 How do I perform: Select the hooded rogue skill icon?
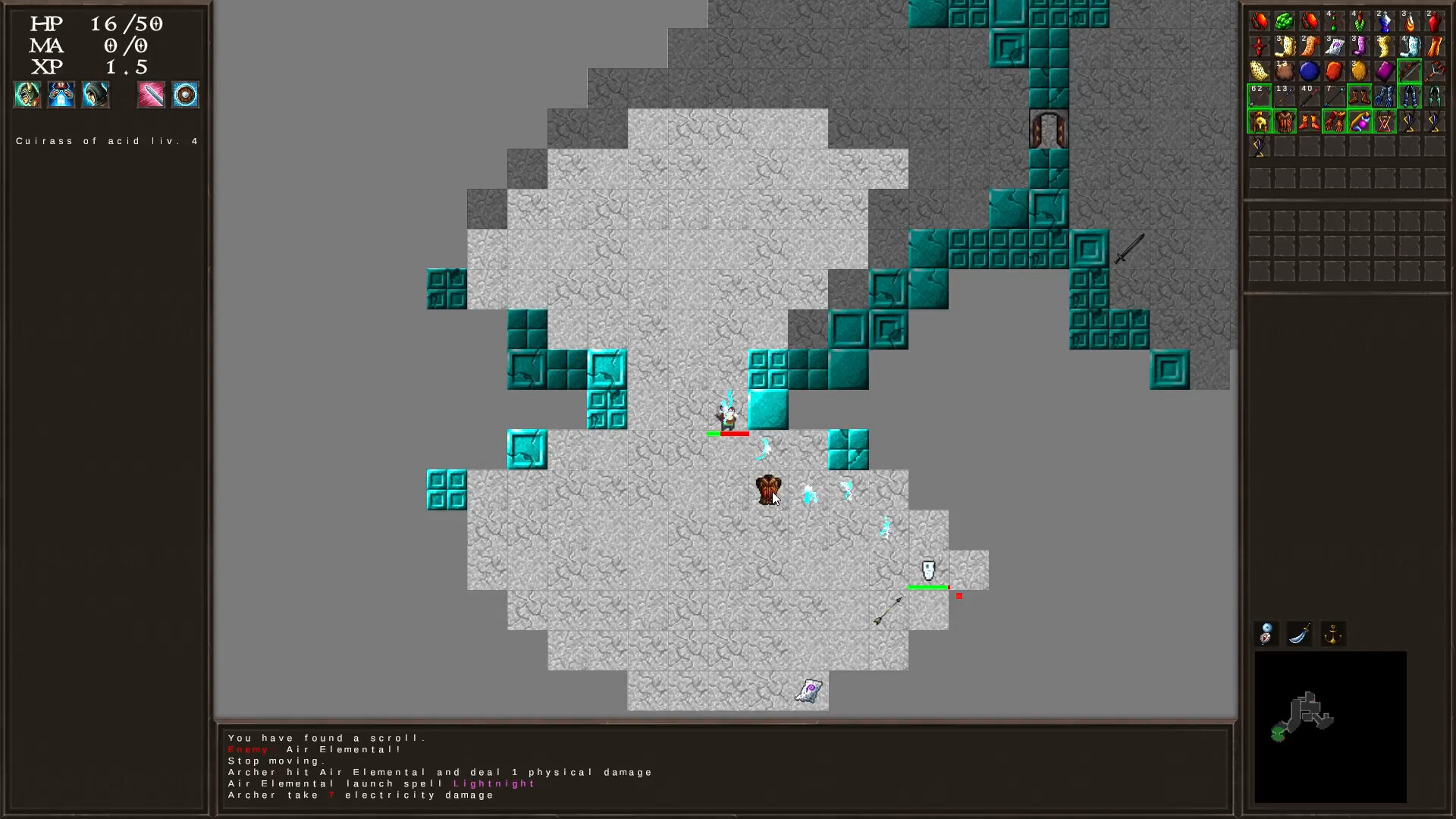coord(96,95)
